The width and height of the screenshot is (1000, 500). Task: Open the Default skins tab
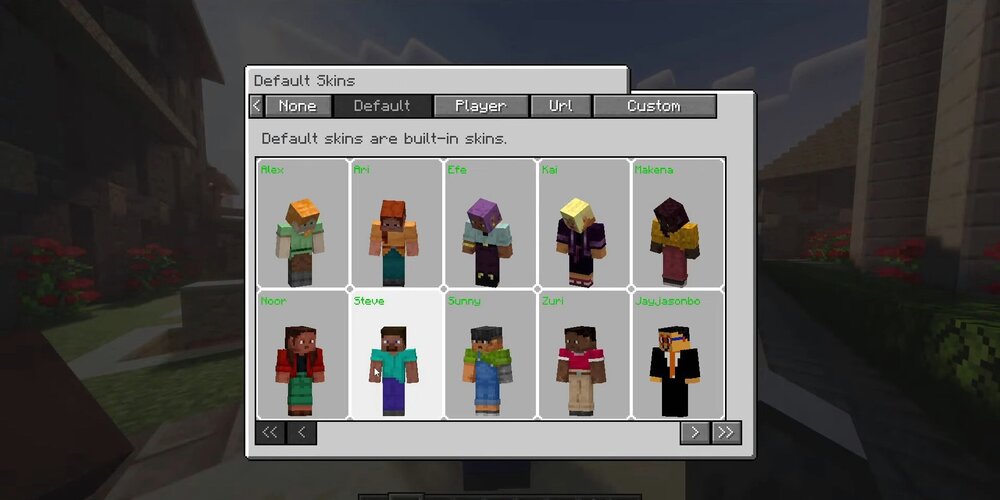(x=382, y=106)
